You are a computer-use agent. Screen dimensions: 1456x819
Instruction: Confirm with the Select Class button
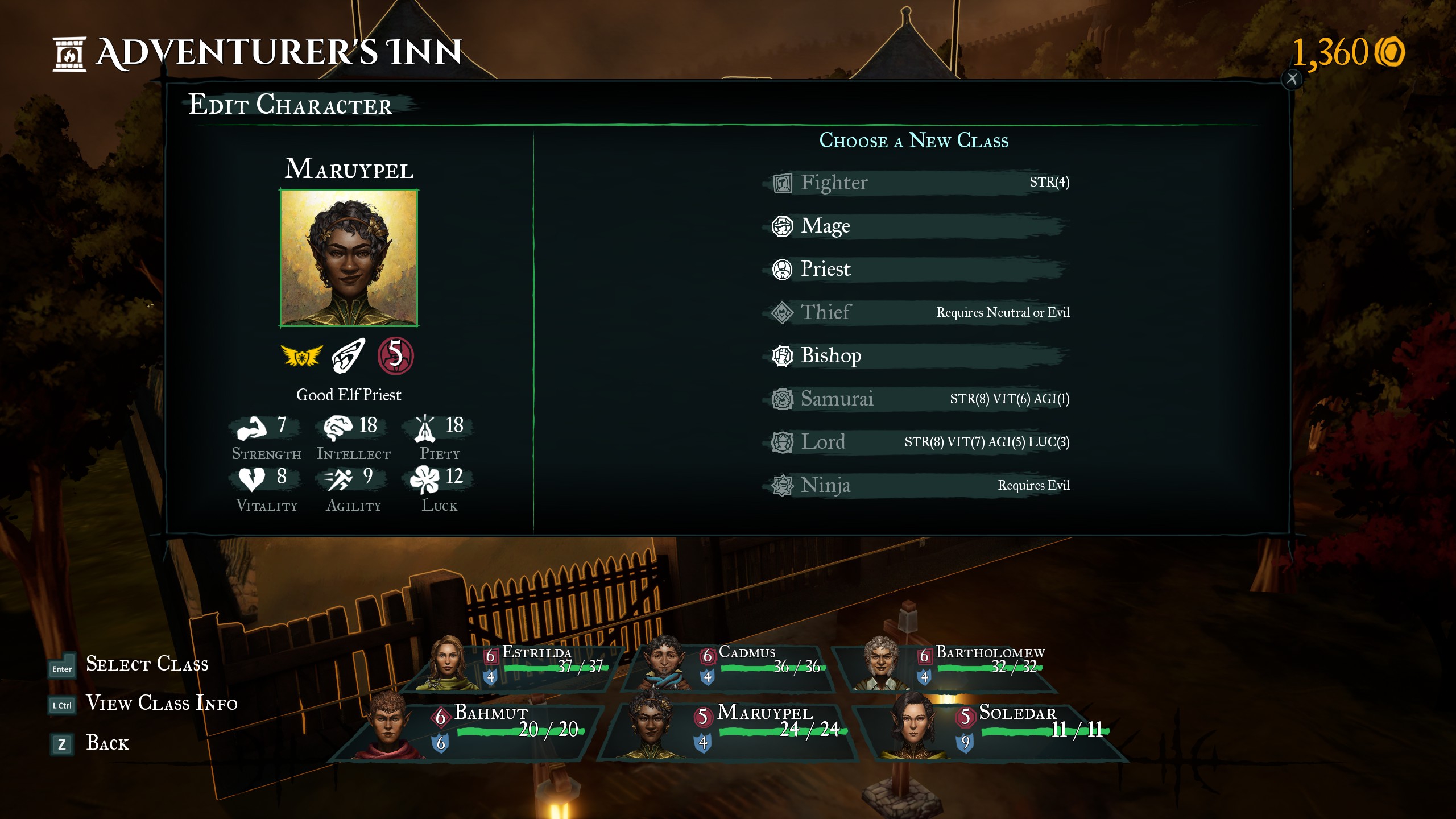click(146, 664)
